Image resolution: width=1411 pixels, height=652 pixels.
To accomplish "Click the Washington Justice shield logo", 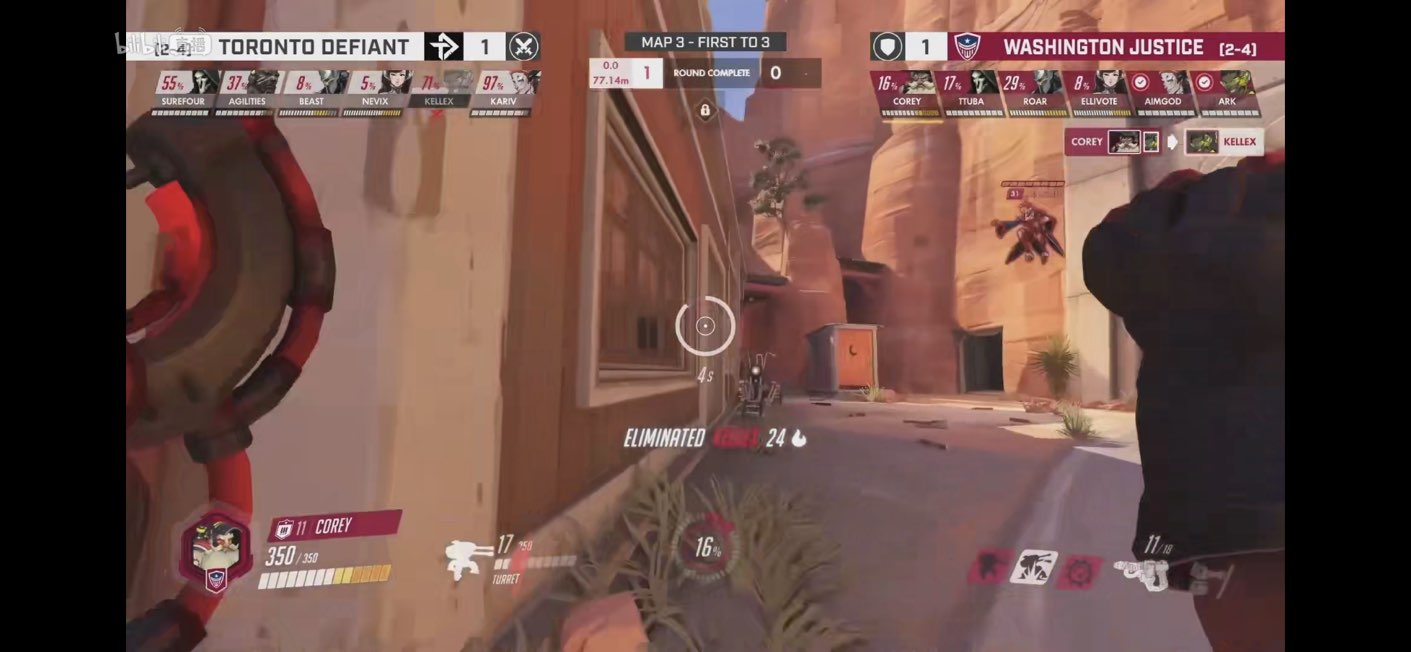I will pos(967,47).
